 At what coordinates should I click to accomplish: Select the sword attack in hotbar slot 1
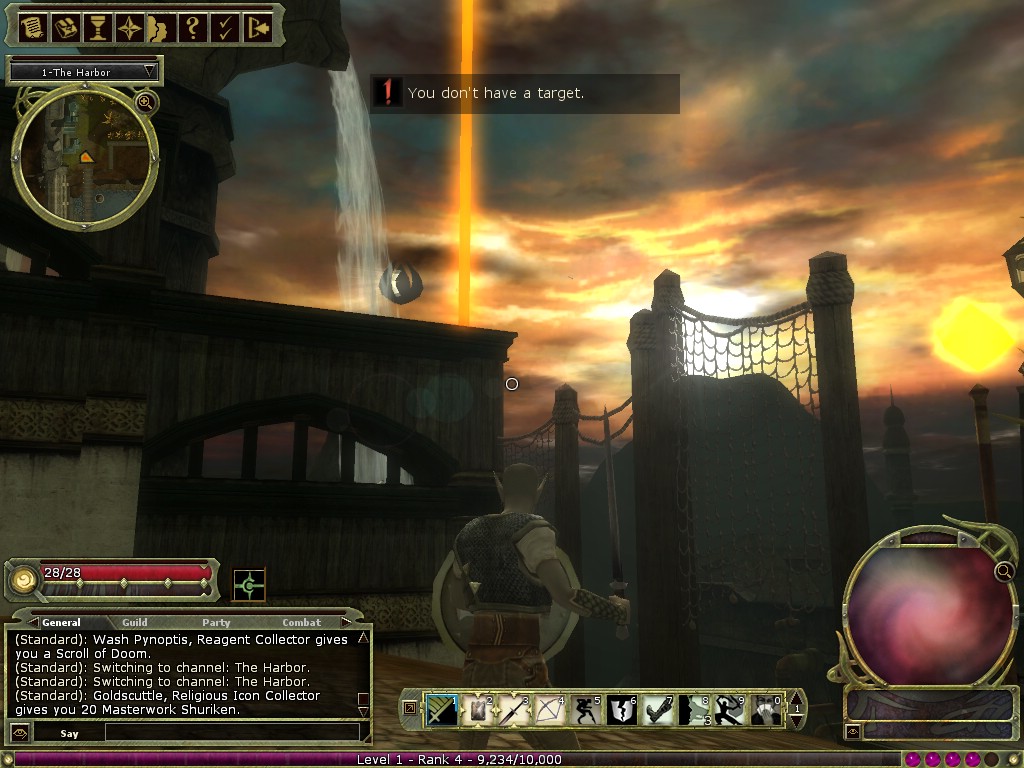[x=443, y=710]
